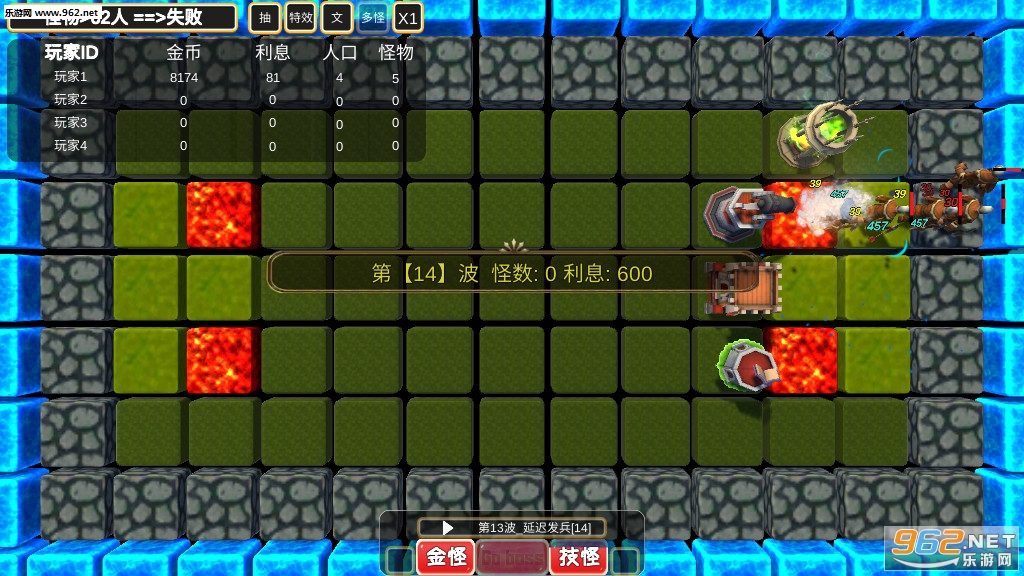Select the red cannon tower unit
This screenshot has height=576, width=1024.
pyautogui.click(x=742, y=212)
